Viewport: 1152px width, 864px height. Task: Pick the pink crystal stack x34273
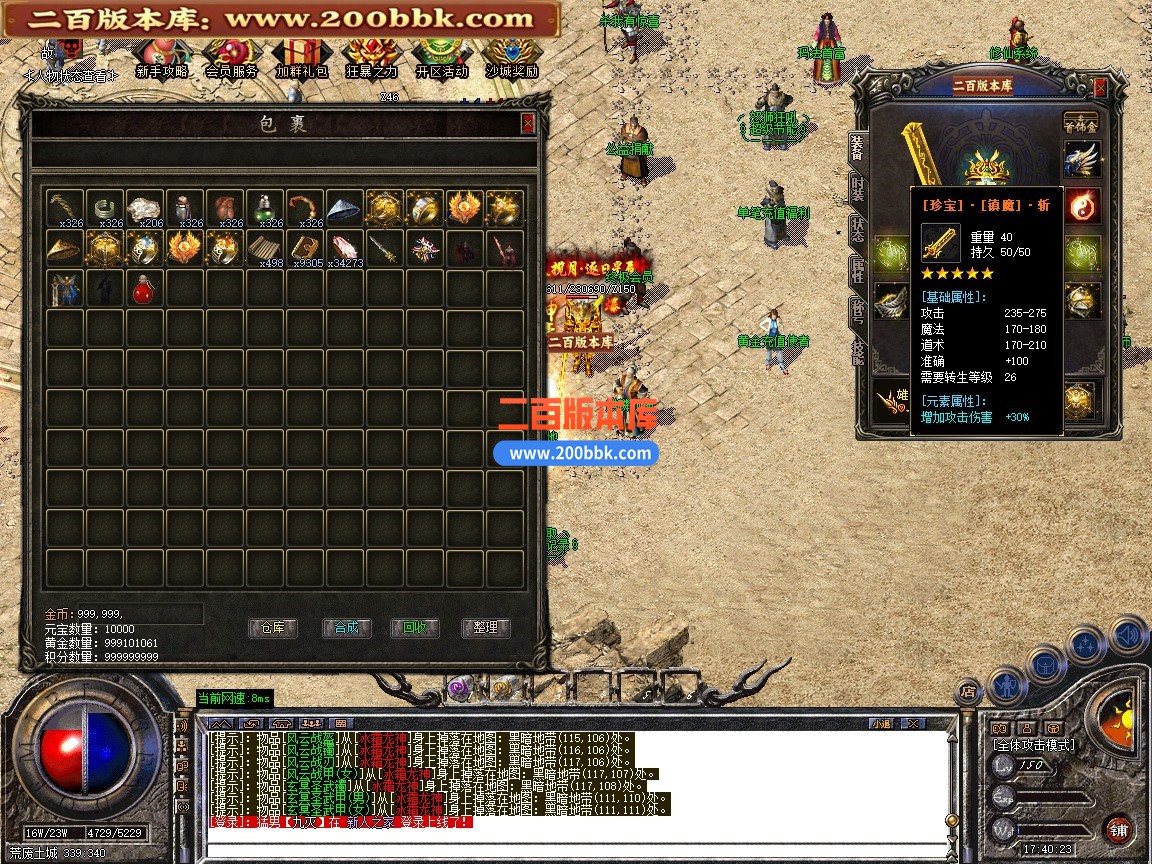point(344,249)
